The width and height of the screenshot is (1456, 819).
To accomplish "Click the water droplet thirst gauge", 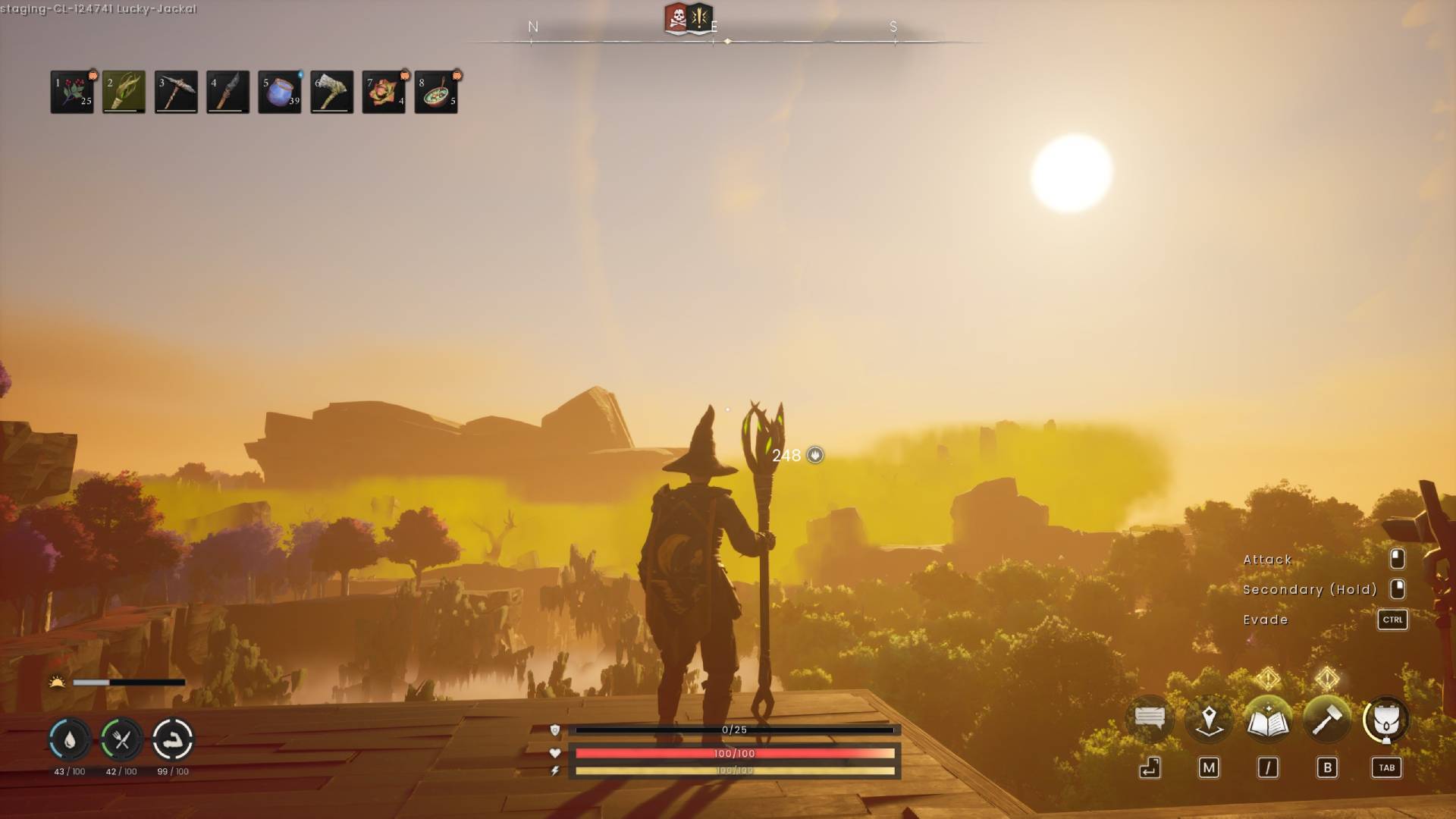I will click(70, 739).
